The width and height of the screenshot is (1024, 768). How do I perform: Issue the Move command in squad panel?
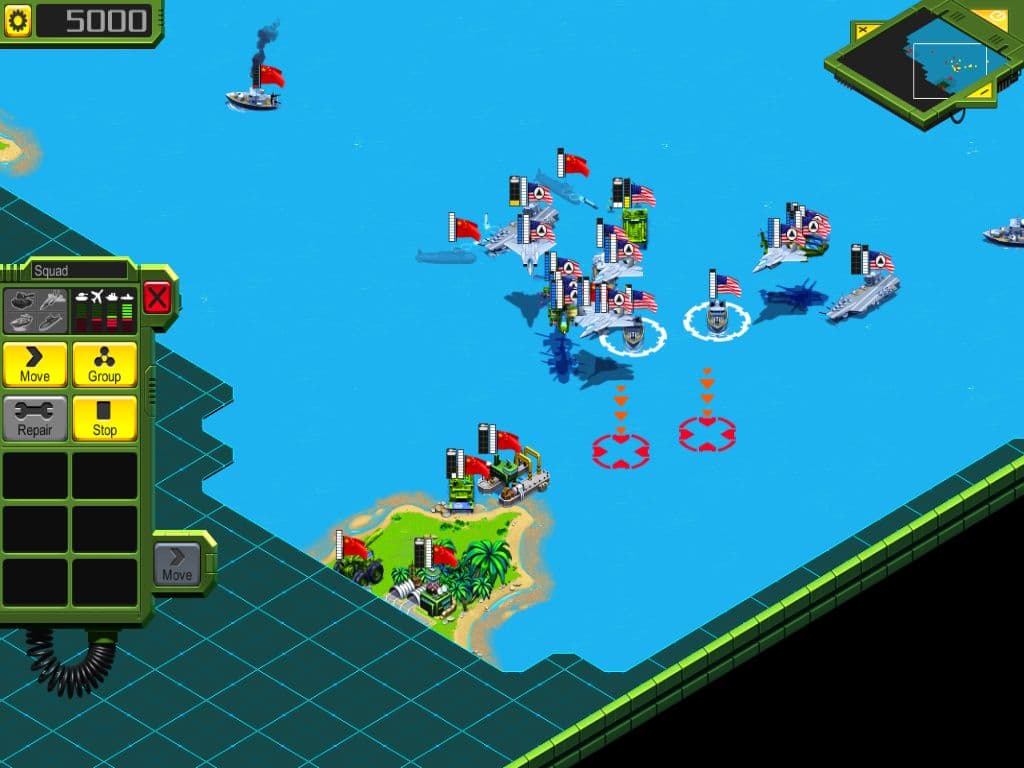coord(35,365)
